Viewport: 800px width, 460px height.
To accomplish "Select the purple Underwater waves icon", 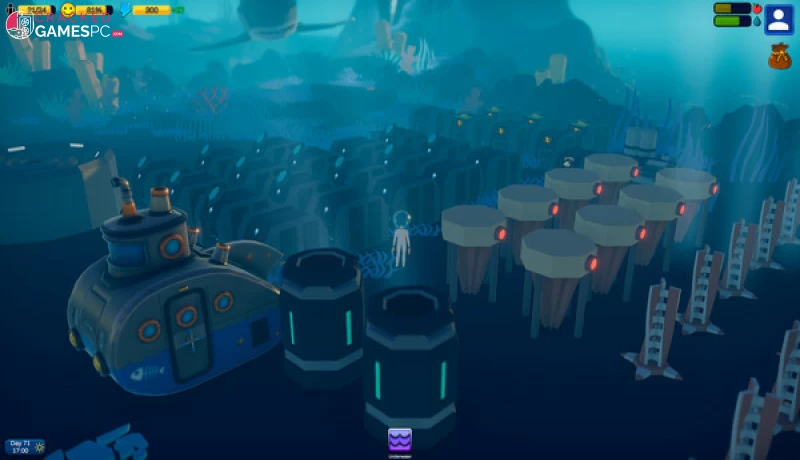I will pos(400,439).
